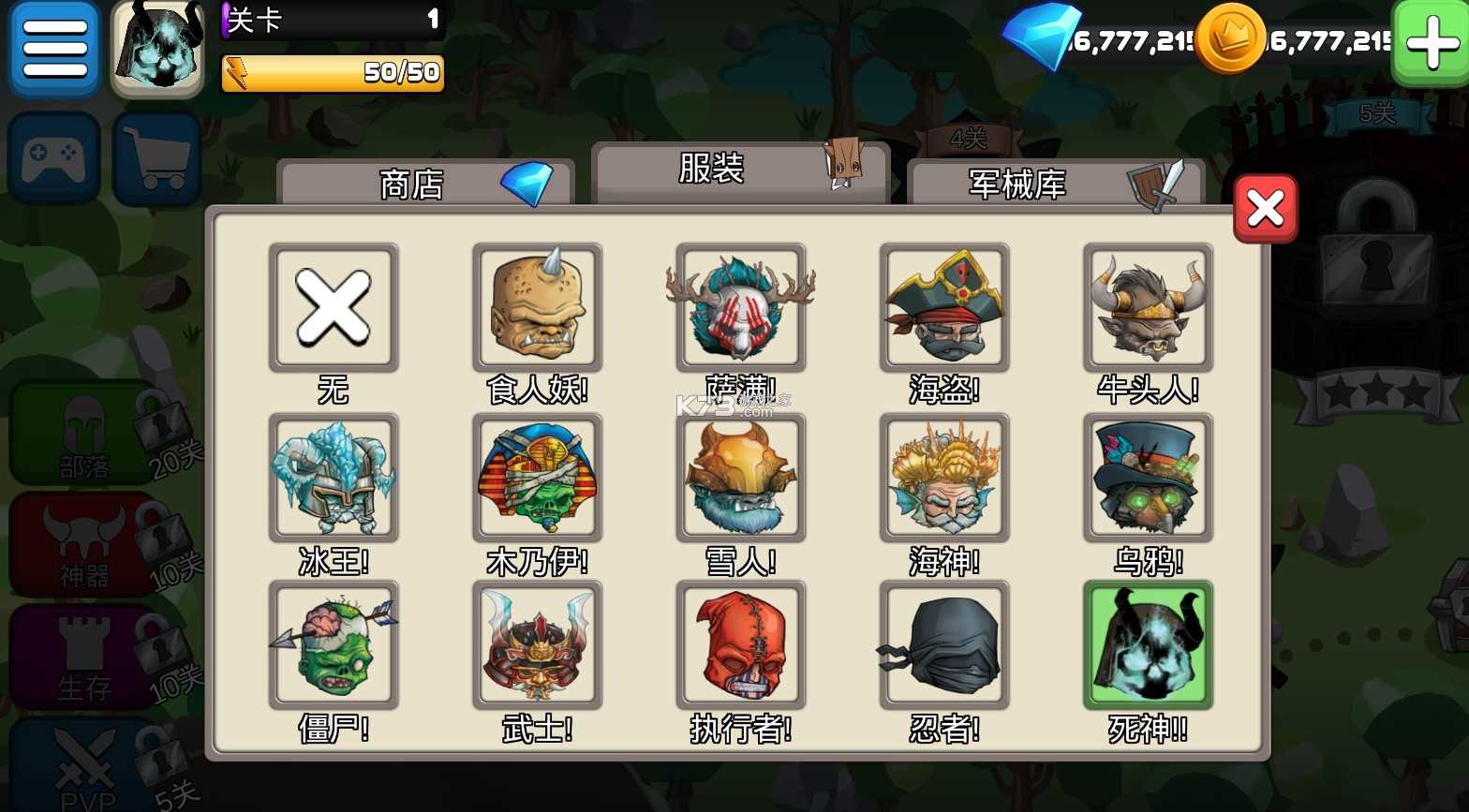Select the 僵尸 (zombie) costume

[x=334, y=643]
